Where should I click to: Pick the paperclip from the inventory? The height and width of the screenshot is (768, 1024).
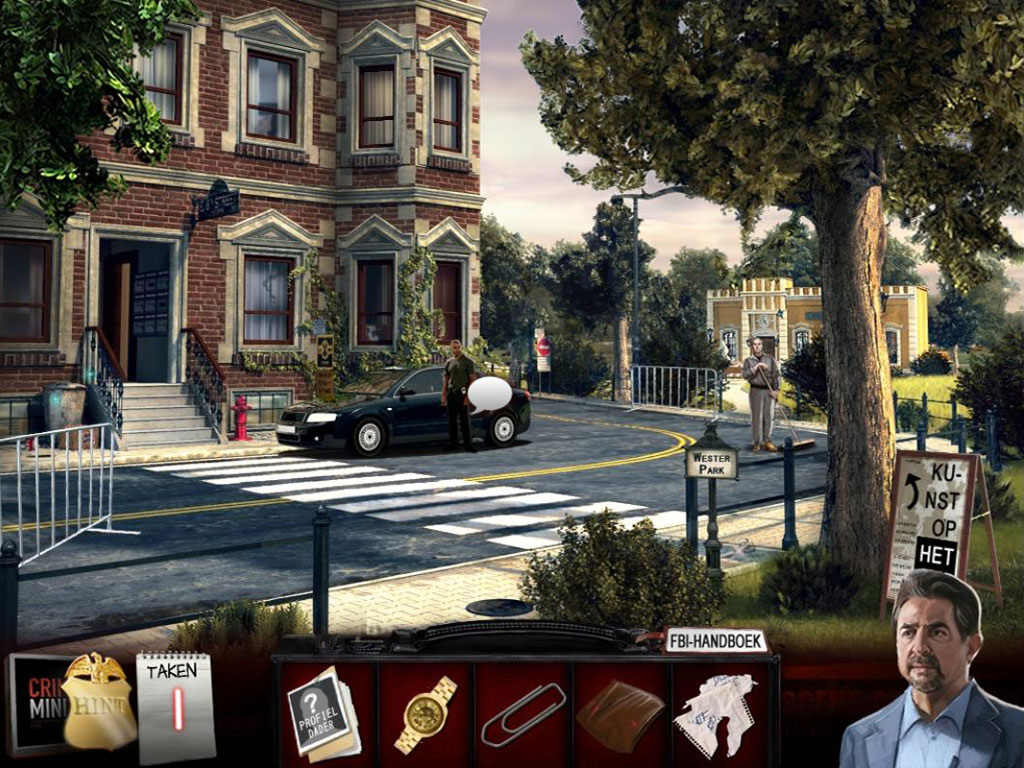point(522,714)
